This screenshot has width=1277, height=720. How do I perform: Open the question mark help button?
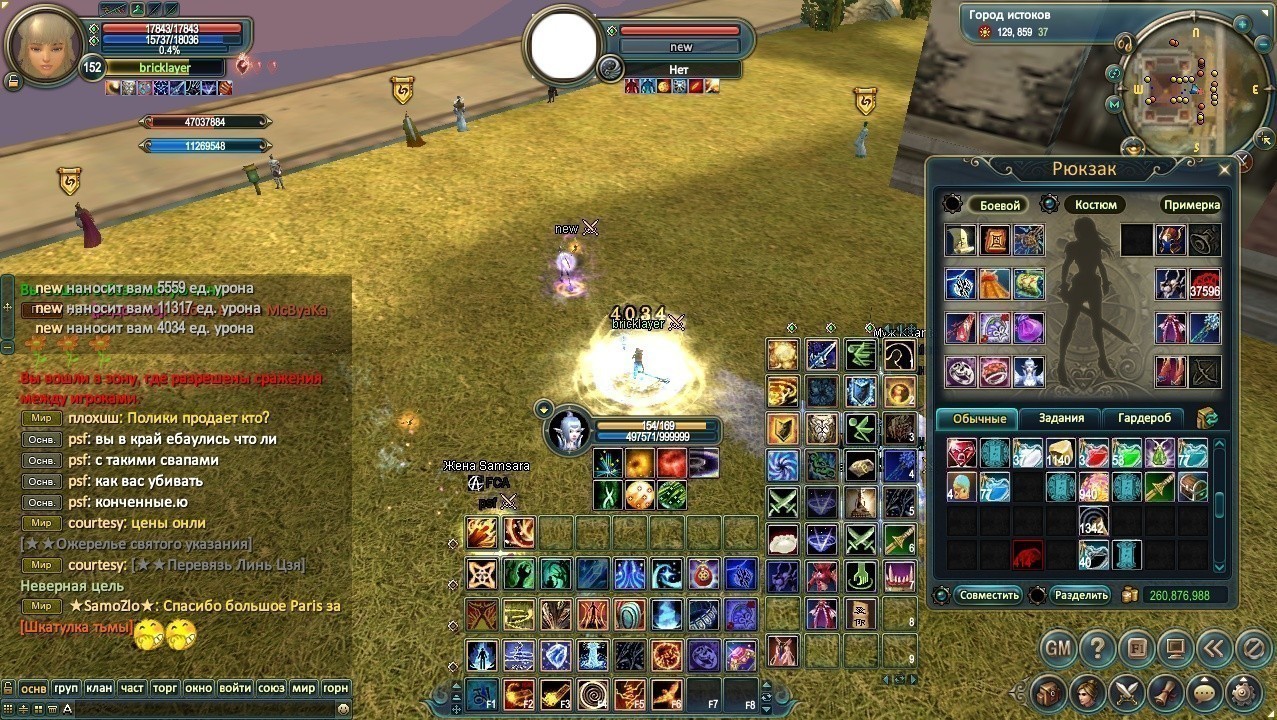1097,648
